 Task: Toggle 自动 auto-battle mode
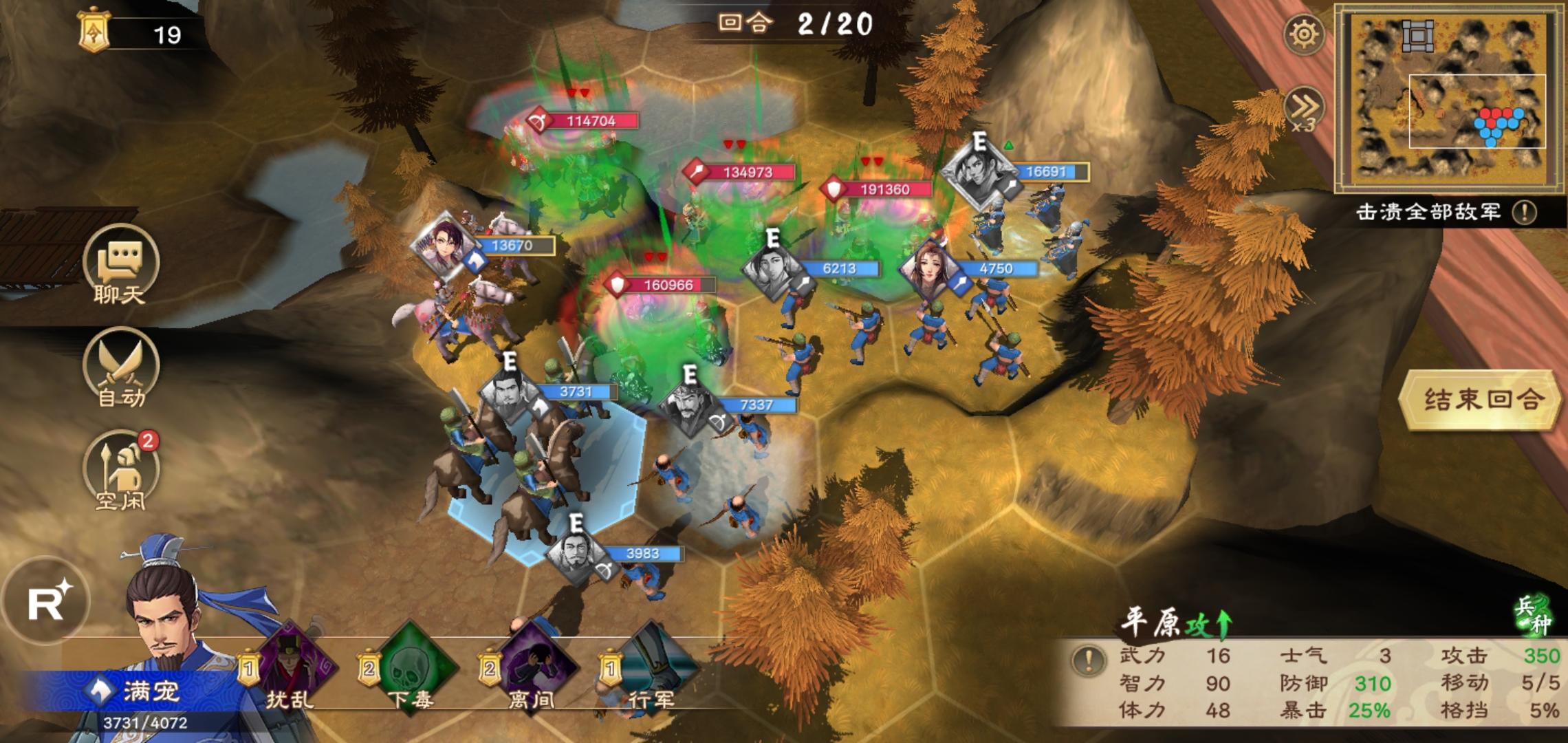click(x=120, y=368)
